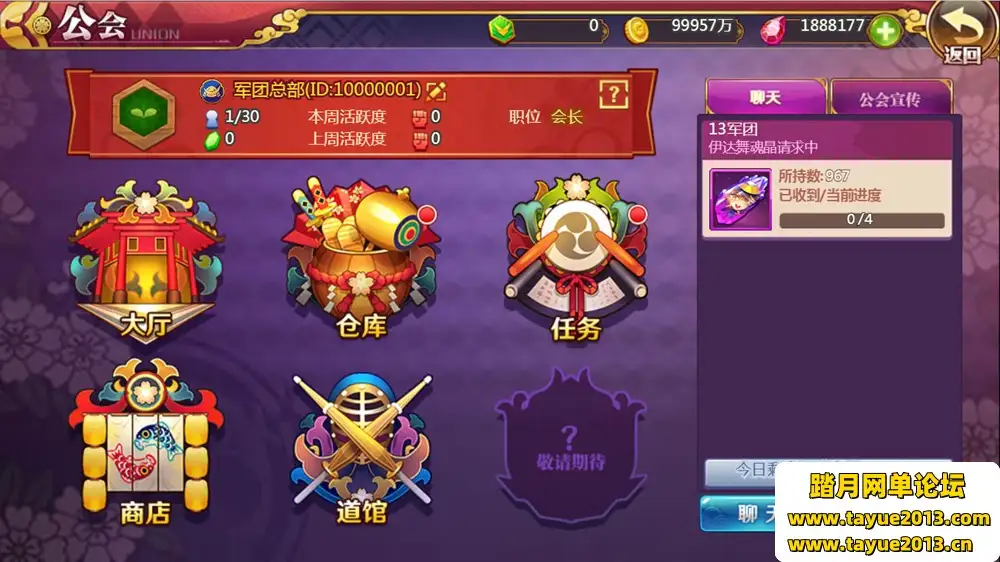Click the blue 聊天 chat button
Image resolution: width=1000 pixels, height=562 pixels.
(742, 513)
